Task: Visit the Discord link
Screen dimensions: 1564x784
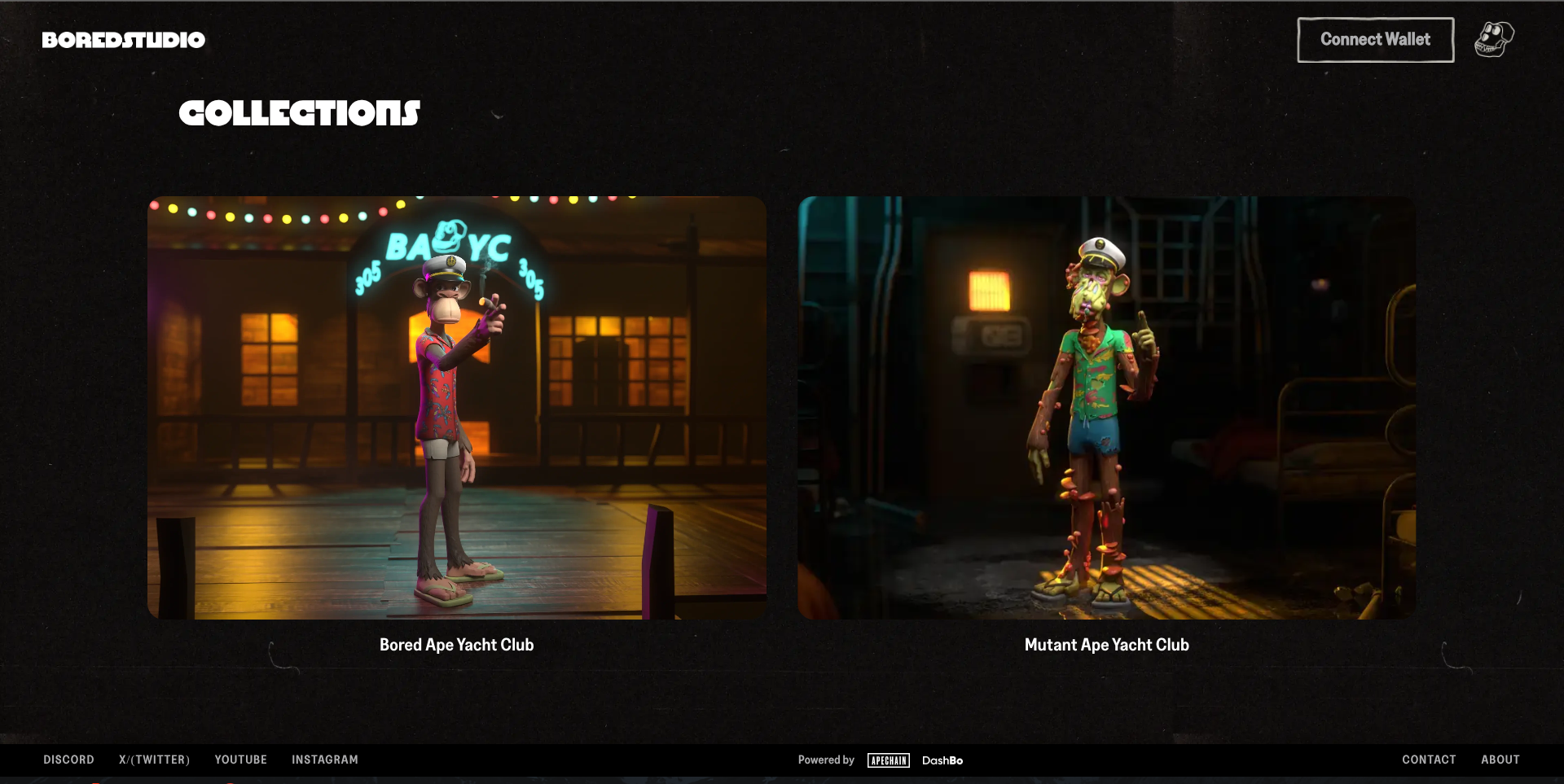Action: coord(68,760)
